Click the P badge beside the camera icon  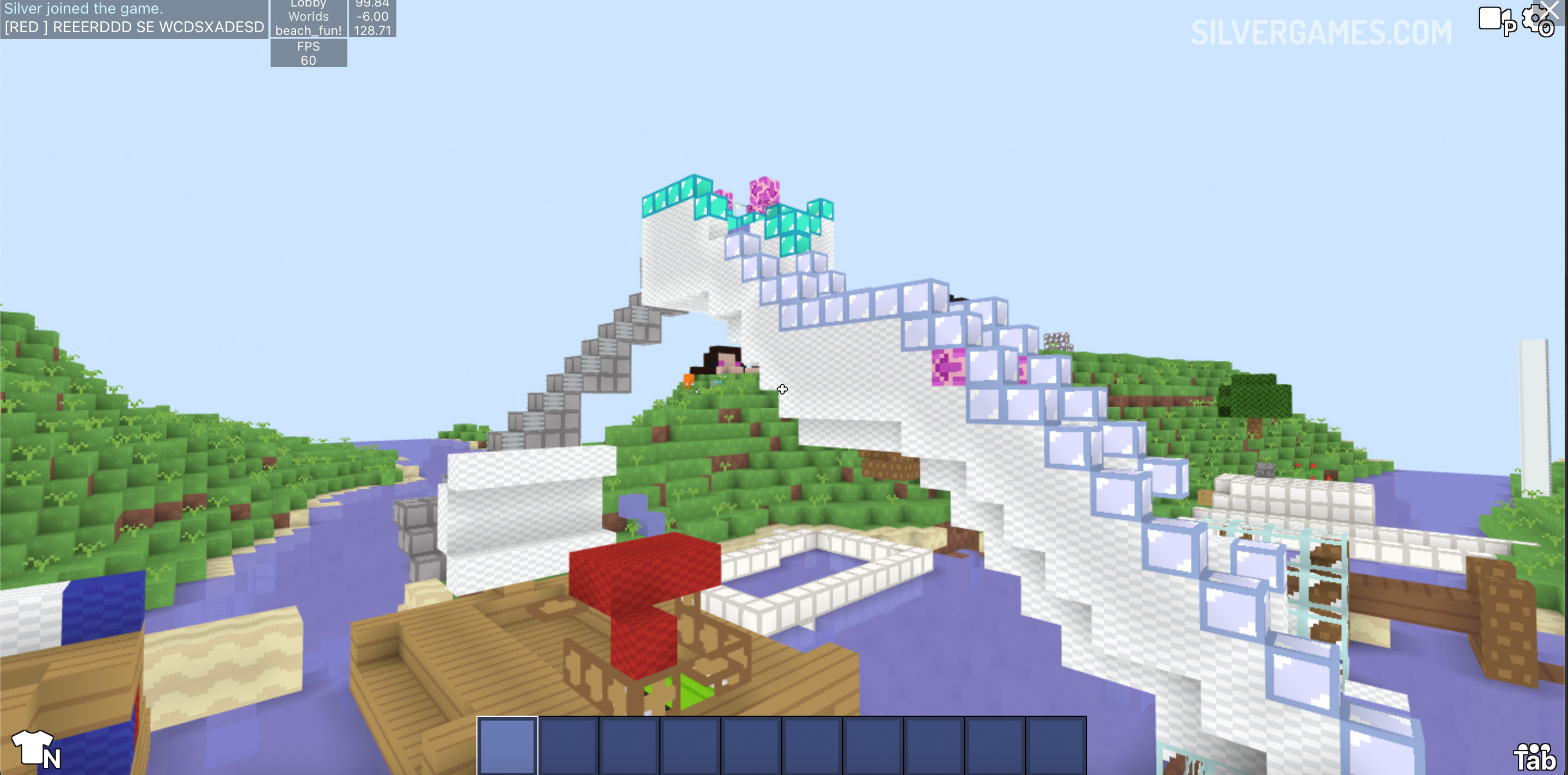point(1510,29)
